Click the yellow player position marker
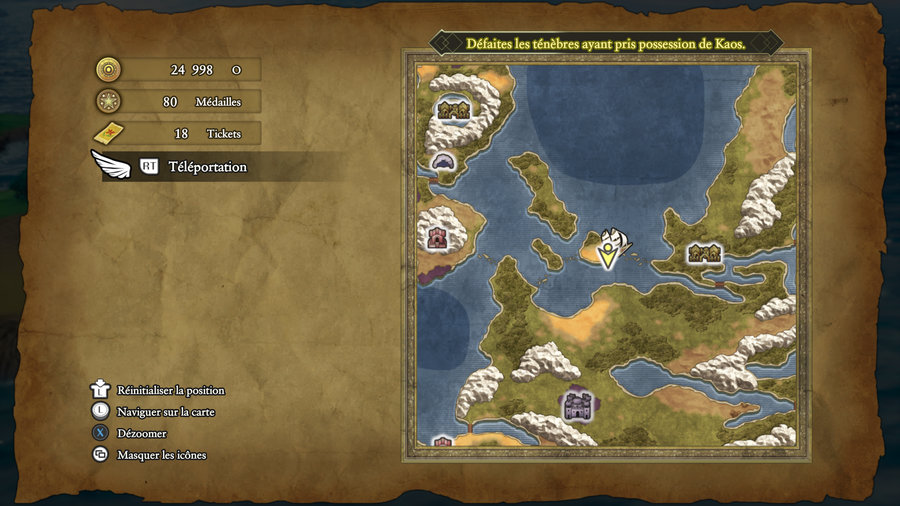This screenshot has width=900, height=506. click(x=607, y=254)
